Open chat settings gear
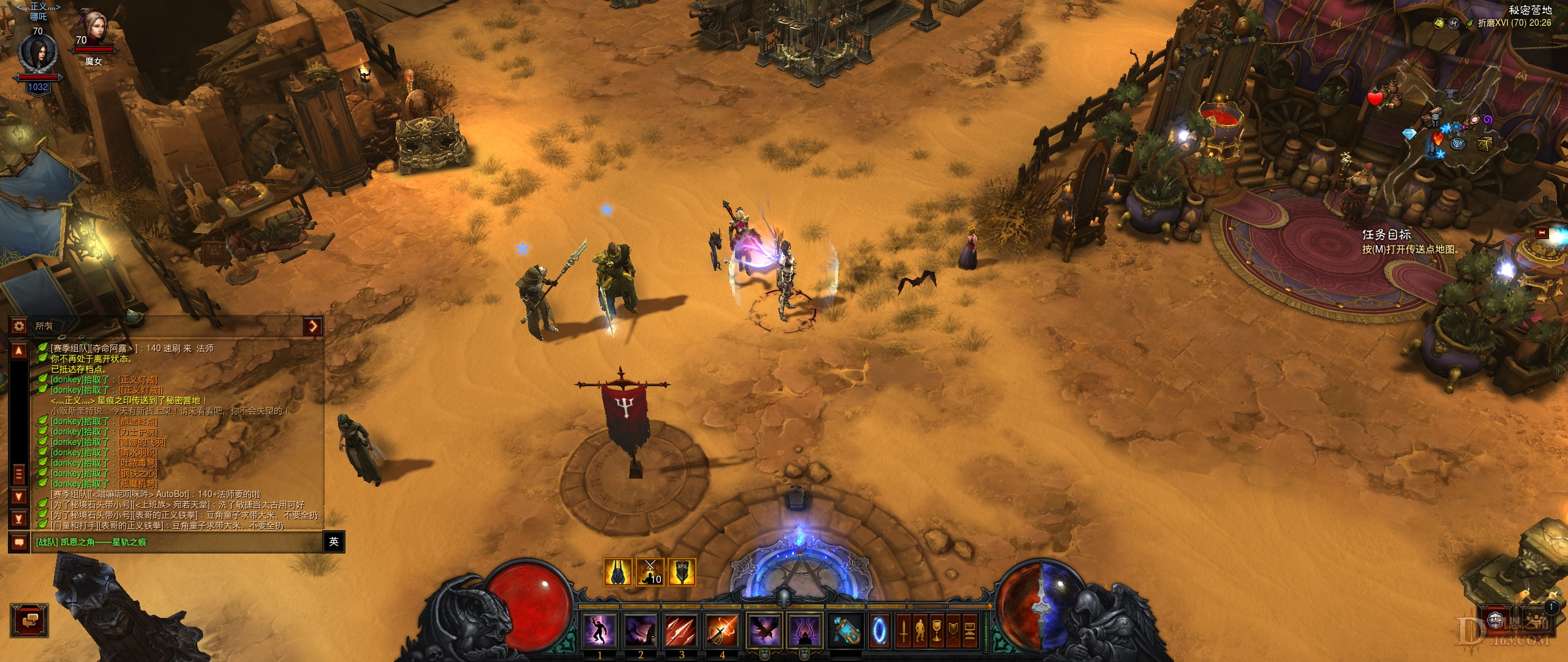The image size is (1568, 662). click(x=19, y=326)
